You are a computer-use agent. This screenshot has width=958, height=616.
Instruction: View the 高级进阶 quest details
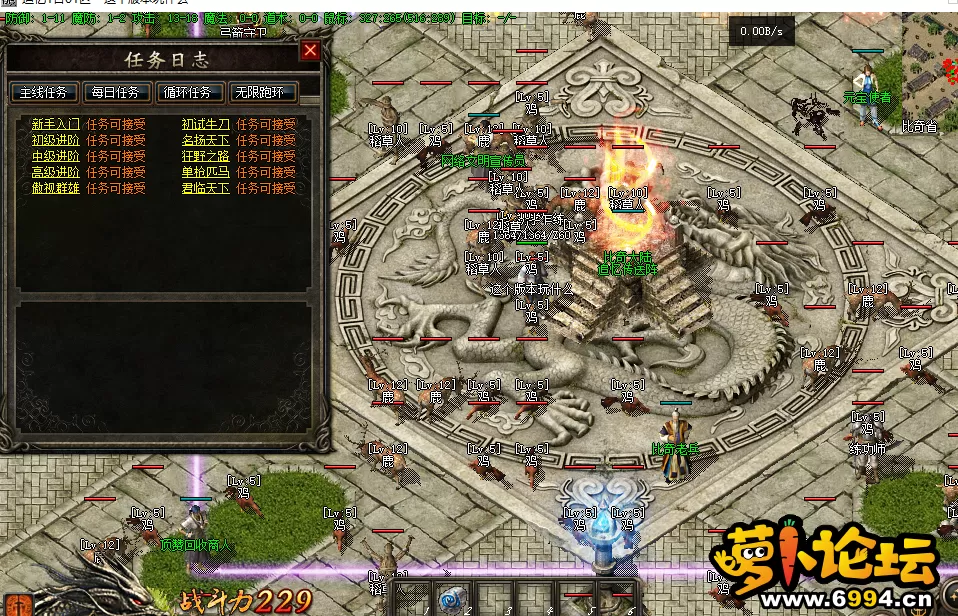[55, 173]
